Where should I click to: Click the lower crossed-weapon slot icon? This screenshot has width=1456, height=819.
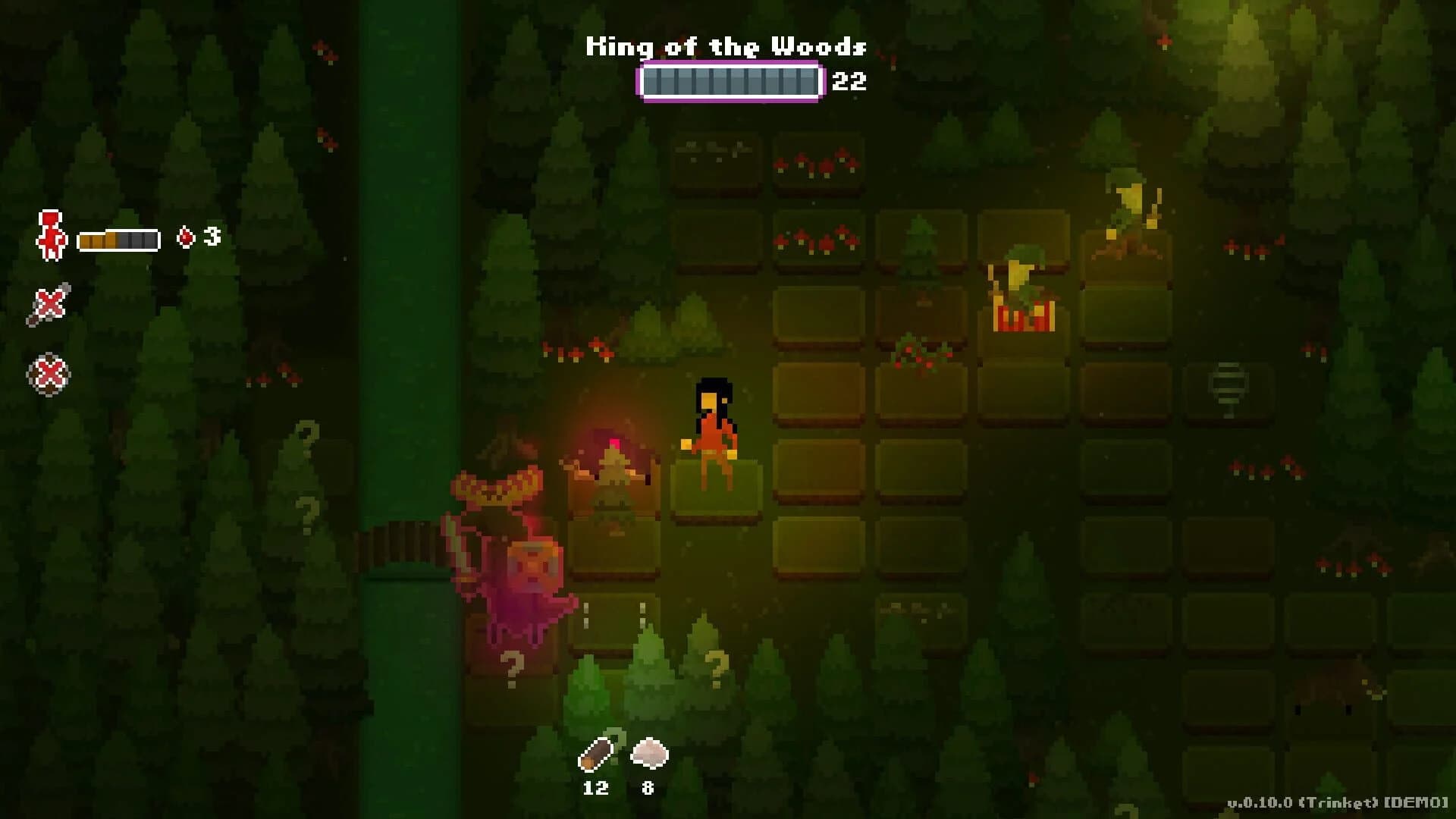tap(49, 372)
